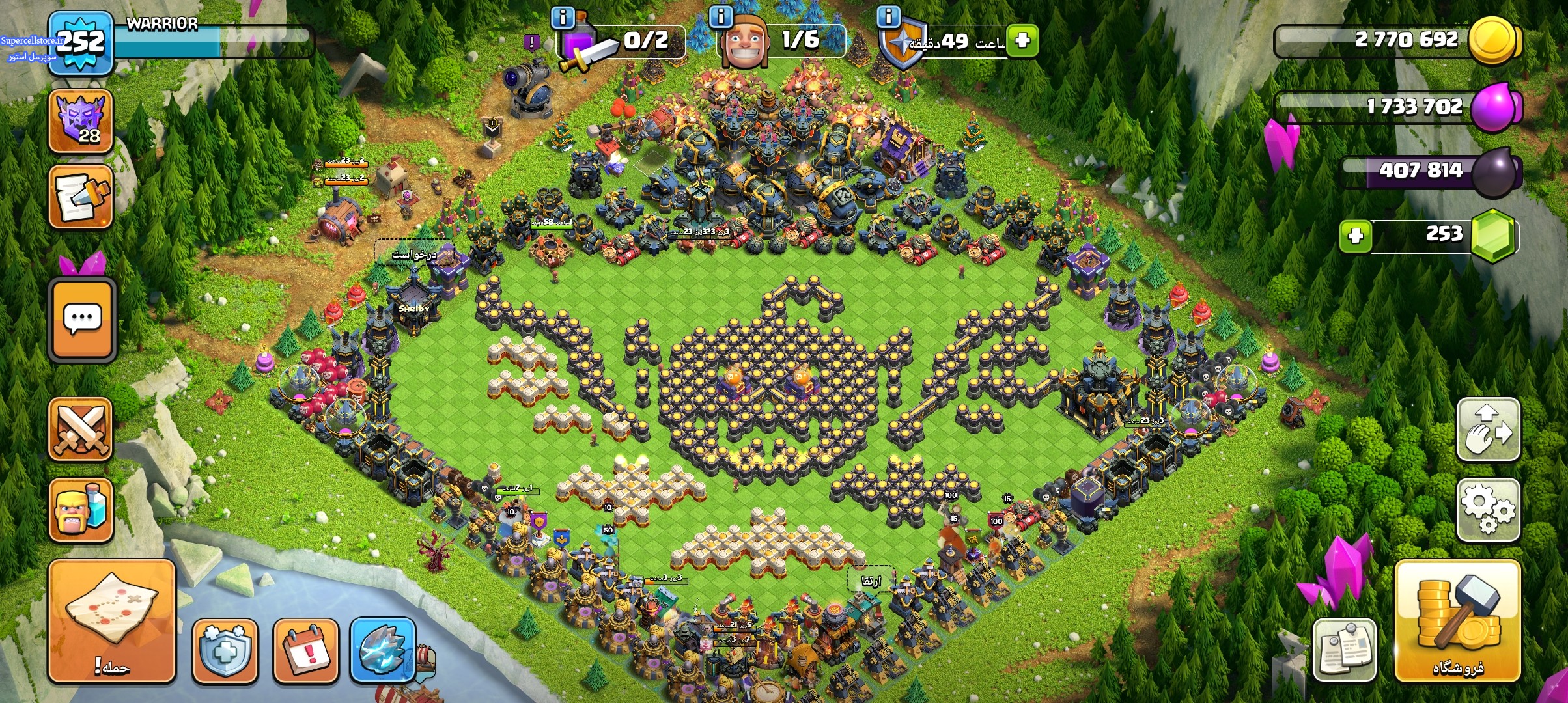
Task: Show builder info at the 1/6 counter
Action: [x=721, y=17]
